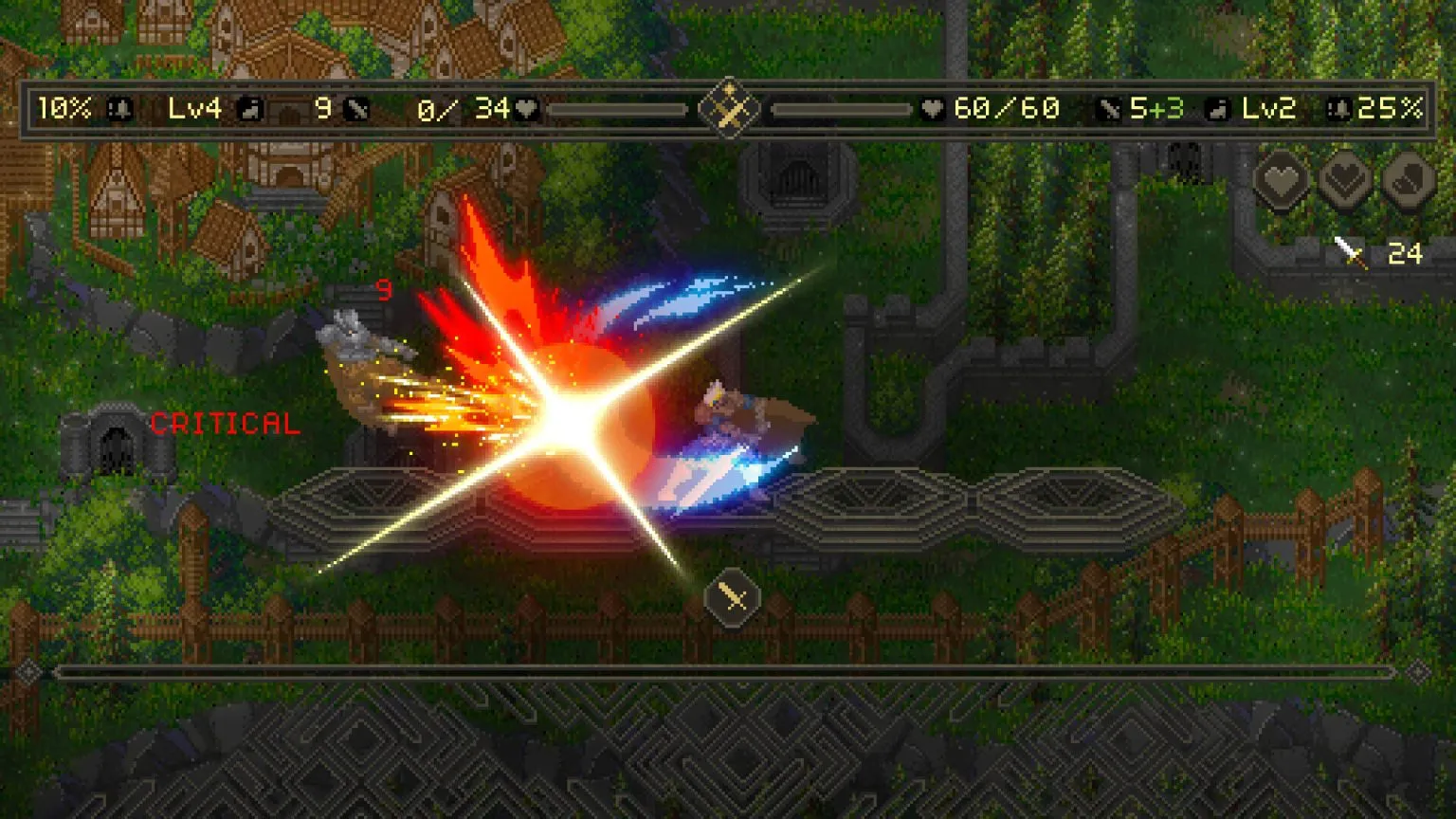Click the heart icon before 60/60
The image size is (1456, 819).
(933, 108)
